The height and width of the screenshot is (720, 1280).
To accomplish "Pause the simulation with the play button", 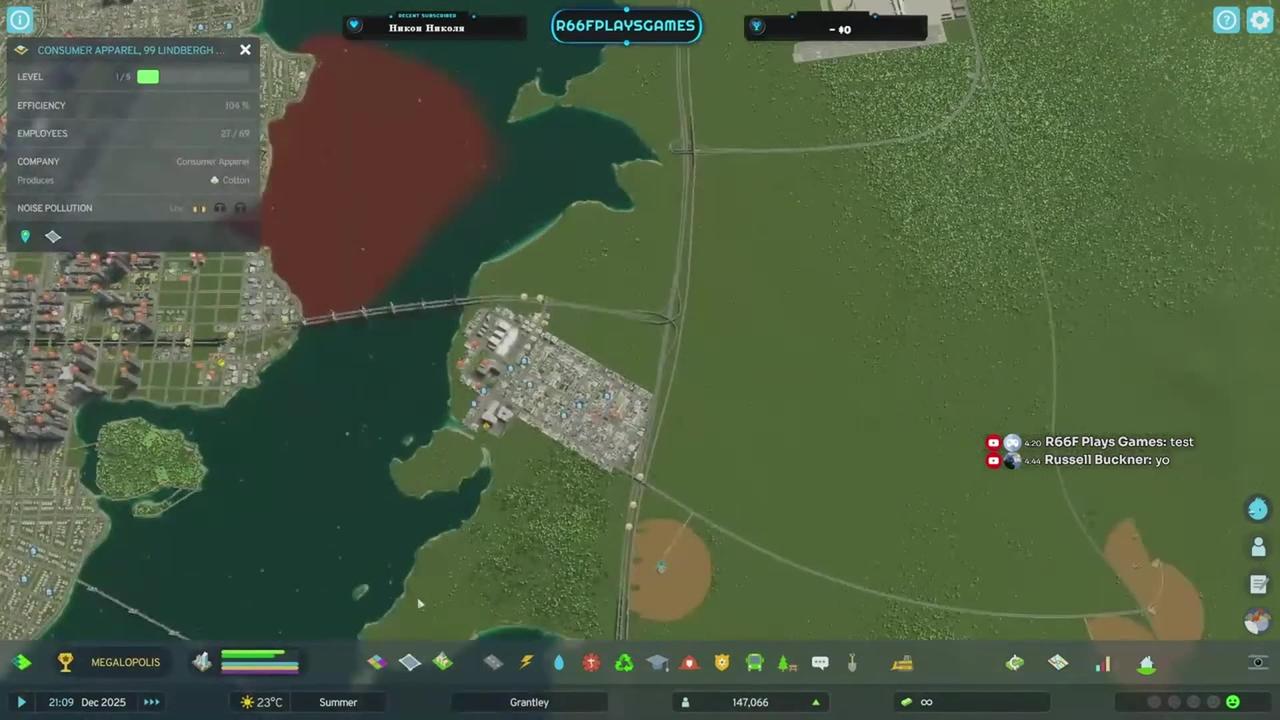I will point(21,702).
